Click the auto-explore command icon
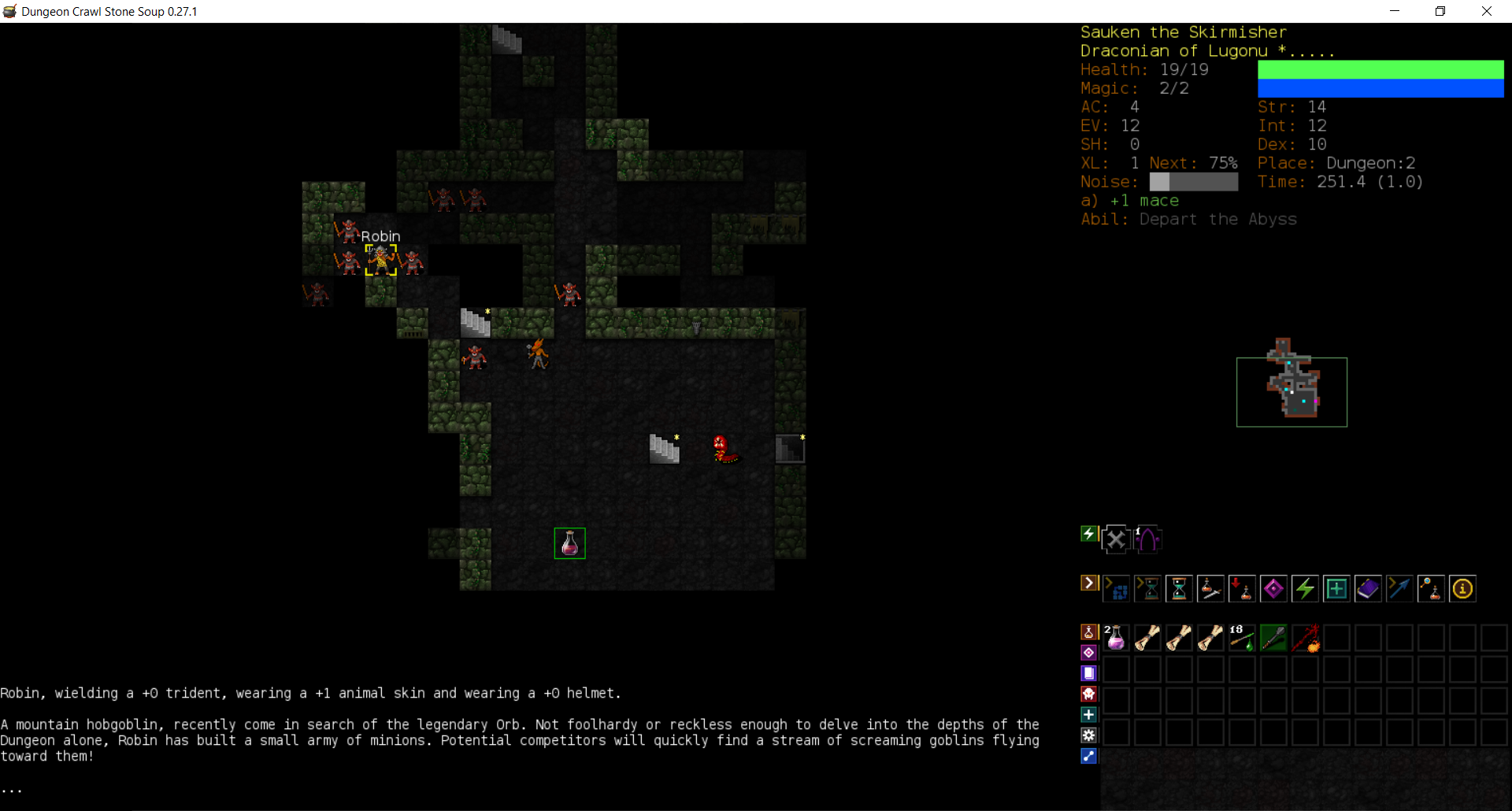The width and height of the screenshot is (1512, 811). [1116, 589]
